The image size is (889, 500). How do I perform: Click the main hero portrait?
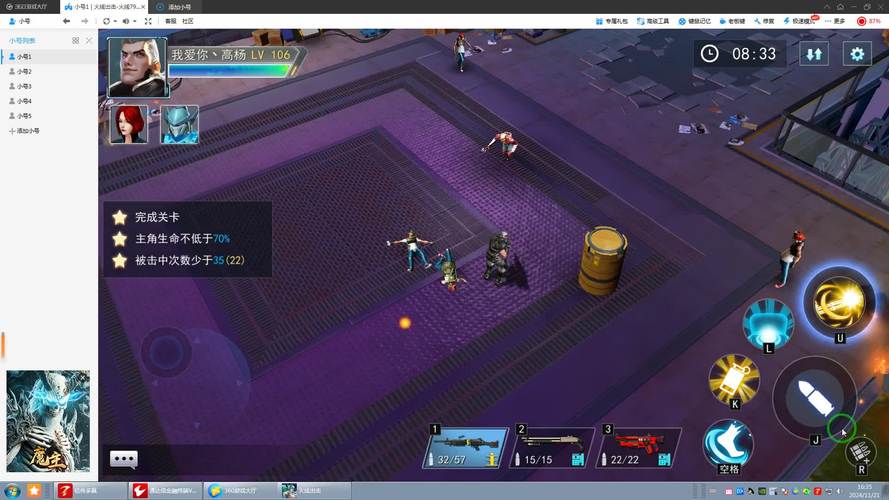tap(136, 68)
